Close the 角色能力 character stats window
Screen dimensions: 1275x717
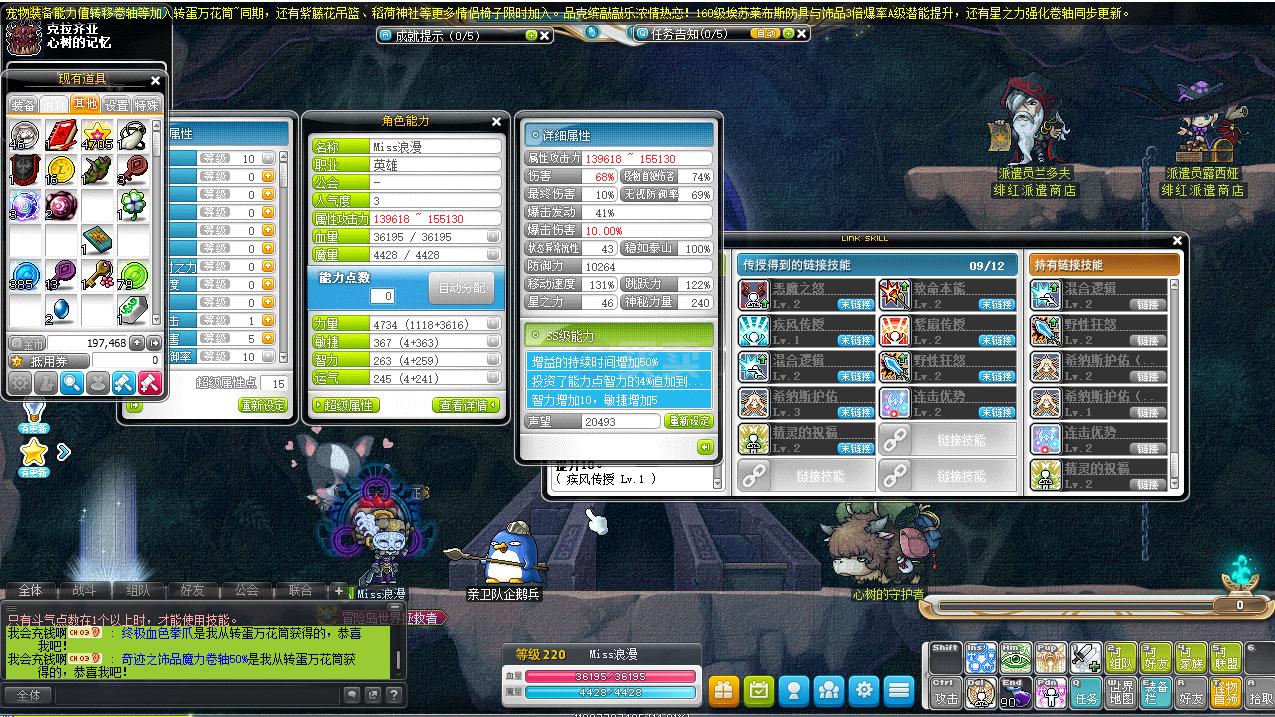(497, 122)
